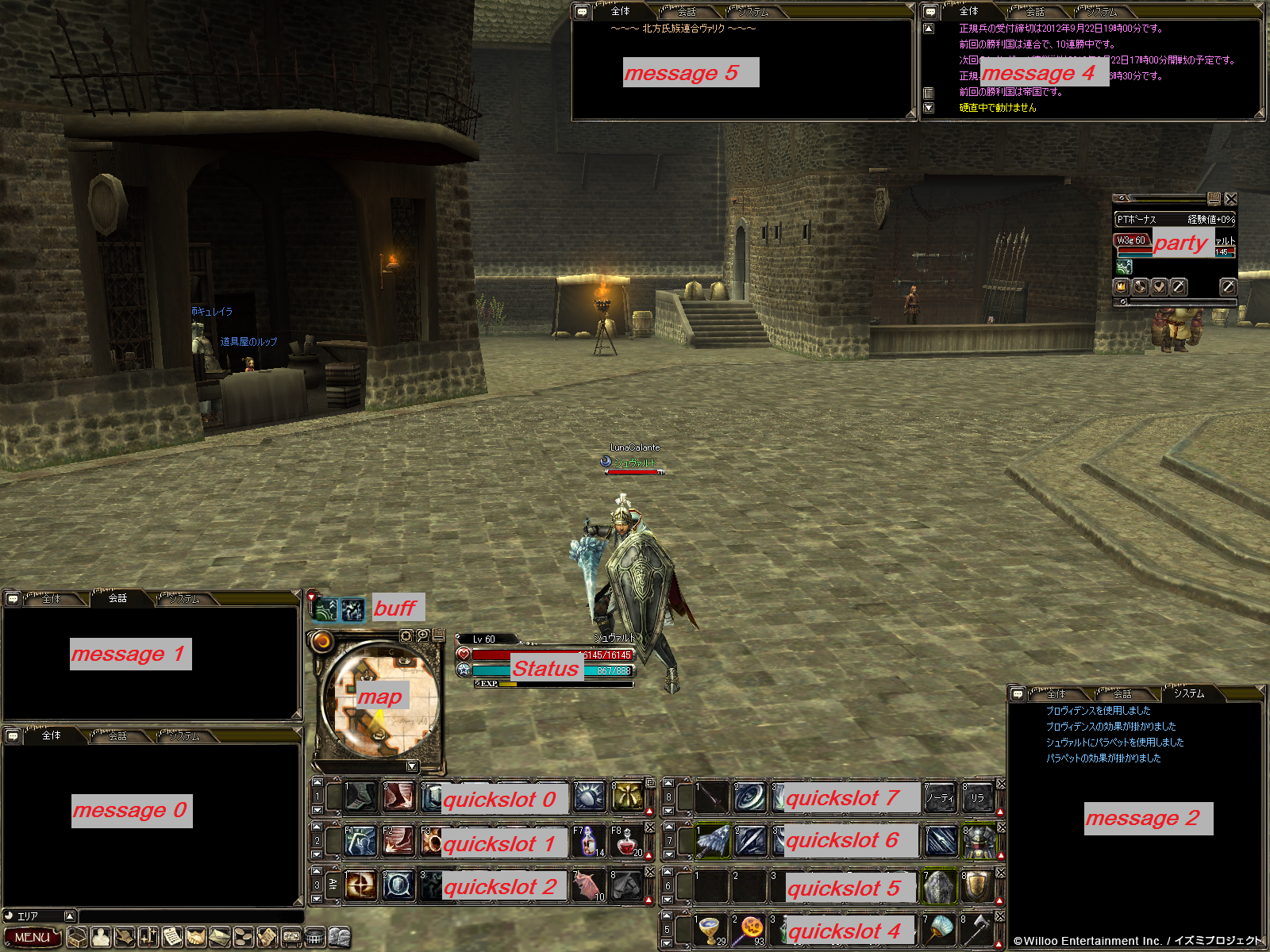Open the エリア chat channel dropdown
This screenshot has height=952, width=1270.
coord(70,916)
